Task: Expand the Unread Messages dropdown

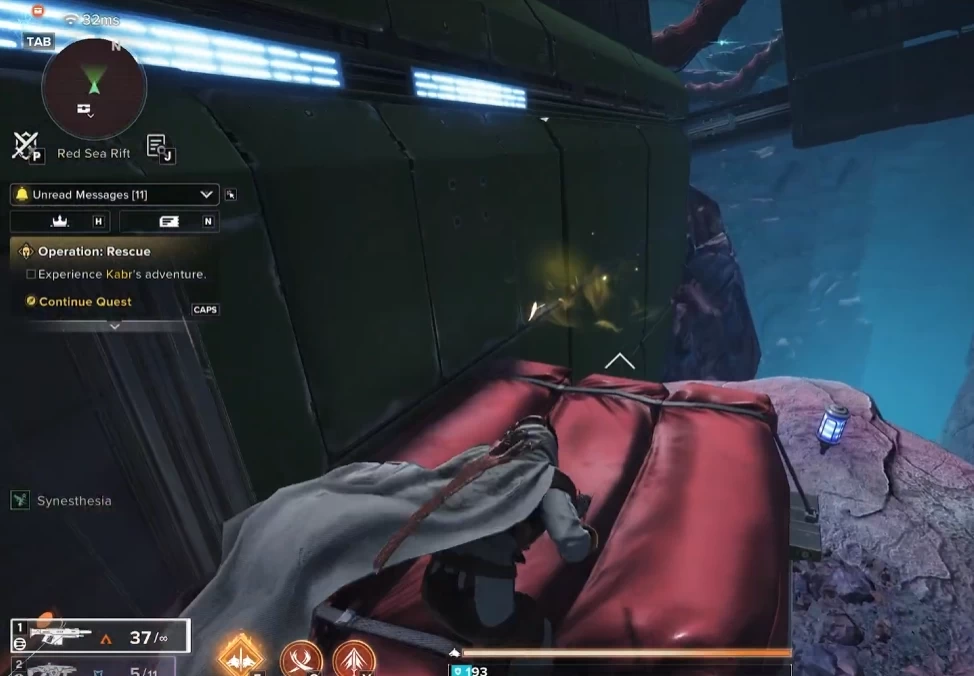Action: pyautogui.click(x=207, y=195)
